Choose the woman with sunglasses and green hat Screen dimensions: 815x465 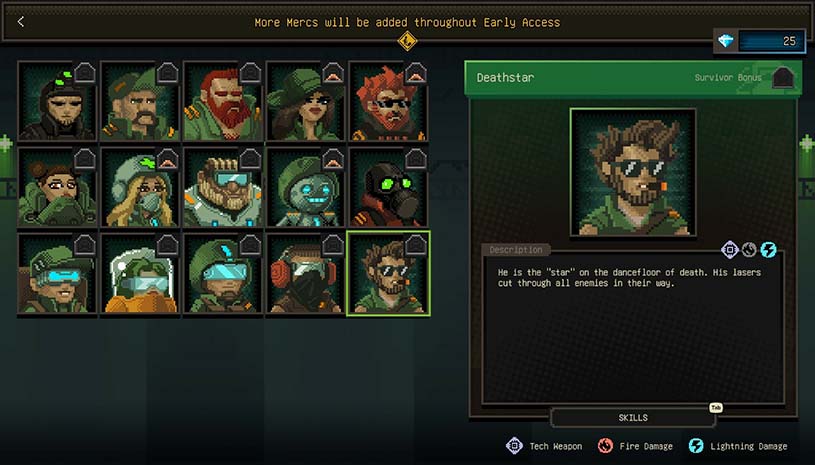coord(305,102)
